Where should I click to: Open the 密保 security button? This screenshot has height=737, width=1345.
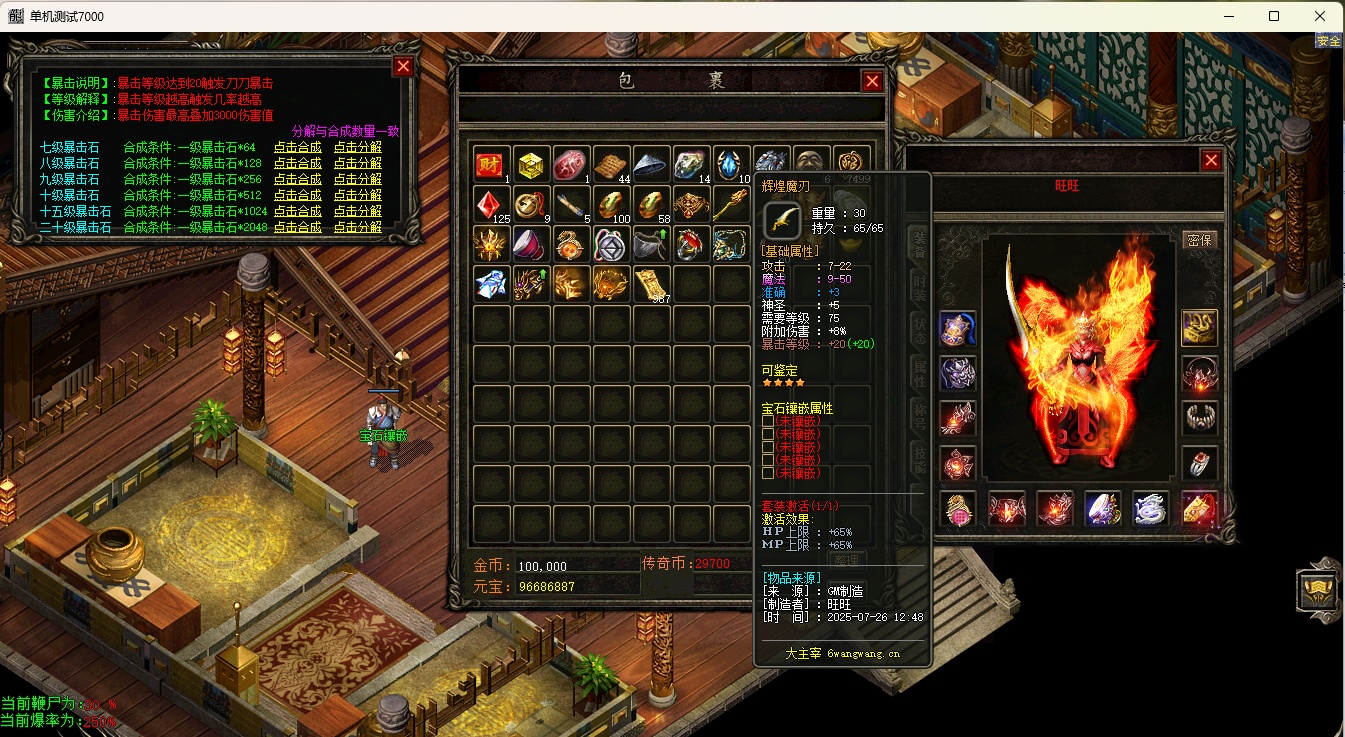(x=1198, y=240)
